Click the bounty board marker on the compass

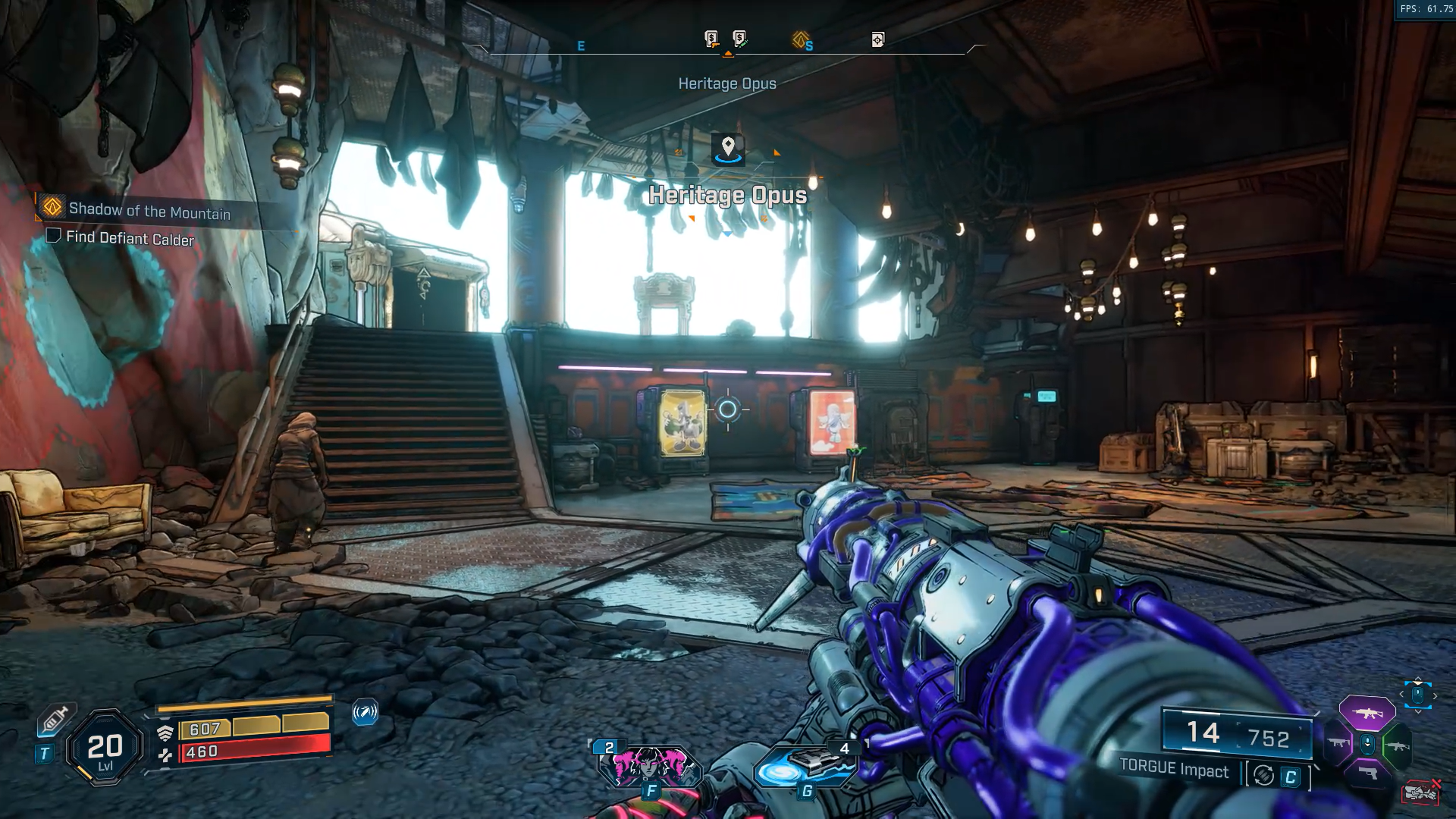pyautogui.click(x=877, y=39)
